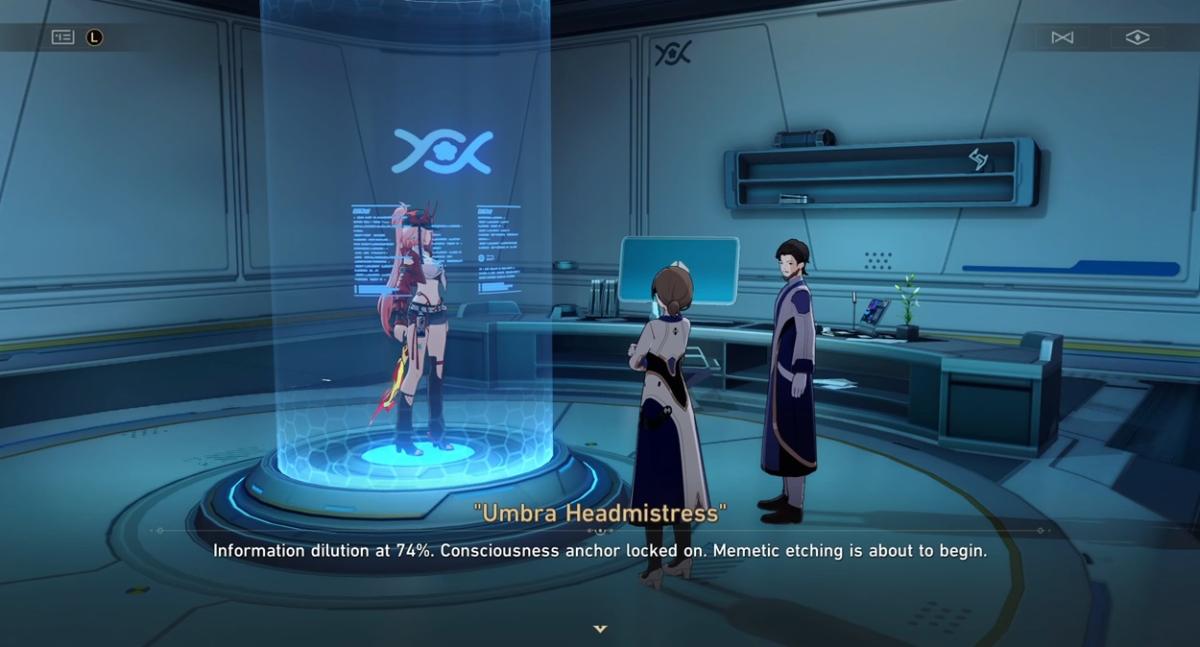Skip the cutscene with the bowtie-shaped icon

(1062, 37)
